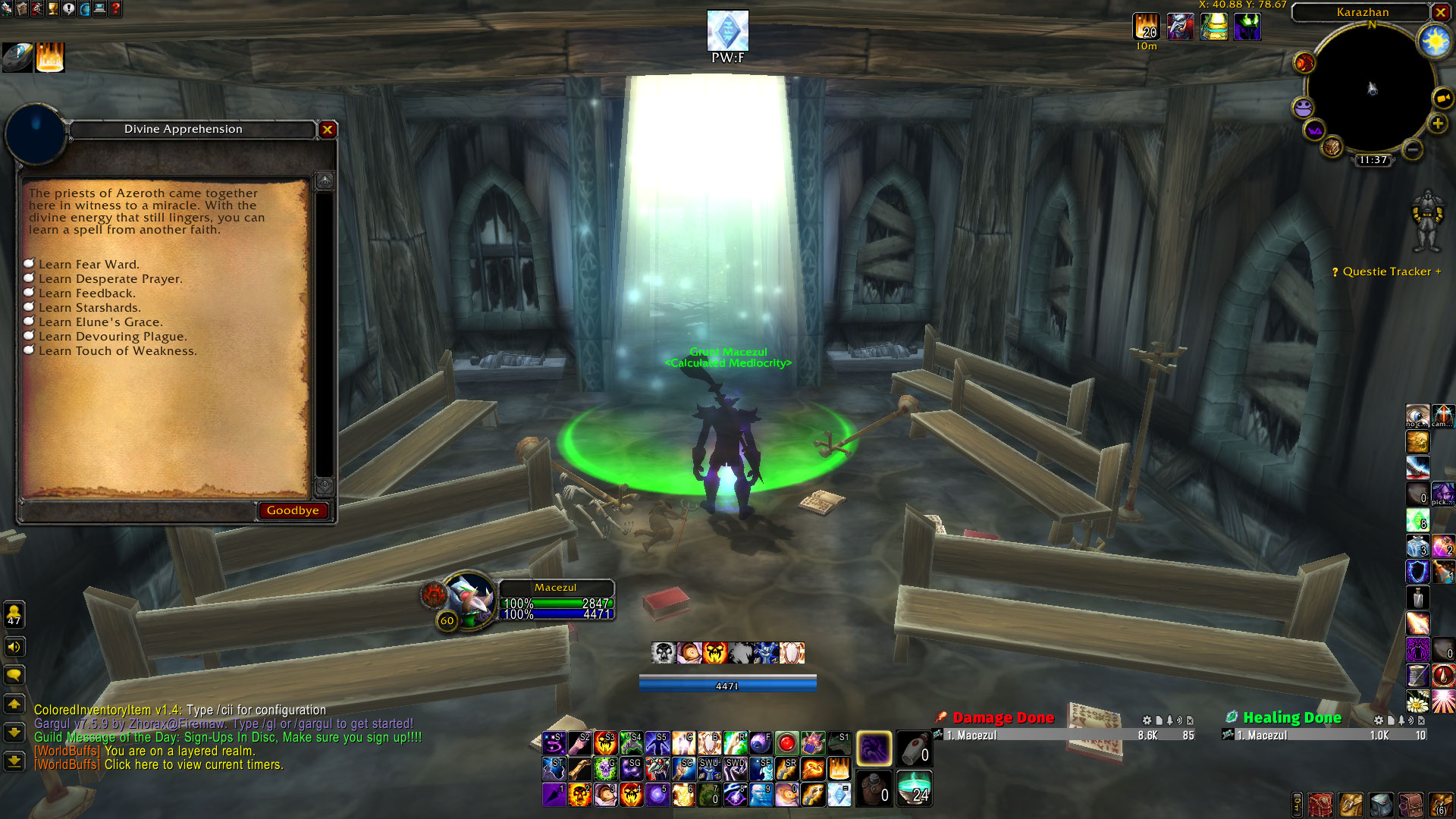Select Learn Touch of Weakness

point(117,351)
